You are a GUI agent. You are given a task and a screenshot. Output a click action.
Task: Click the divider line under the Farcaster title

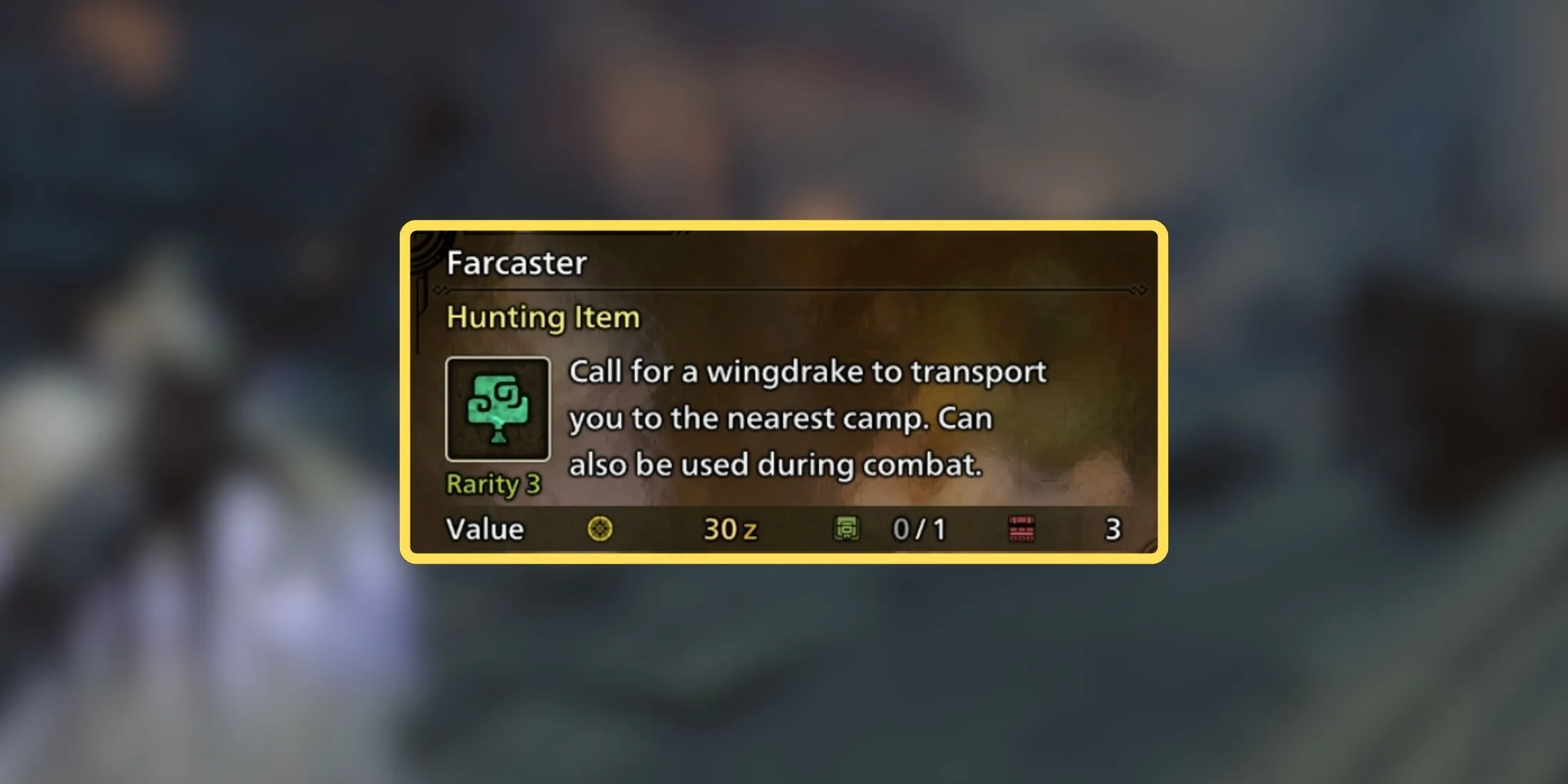pyautogui.click(x=784, y=291)
